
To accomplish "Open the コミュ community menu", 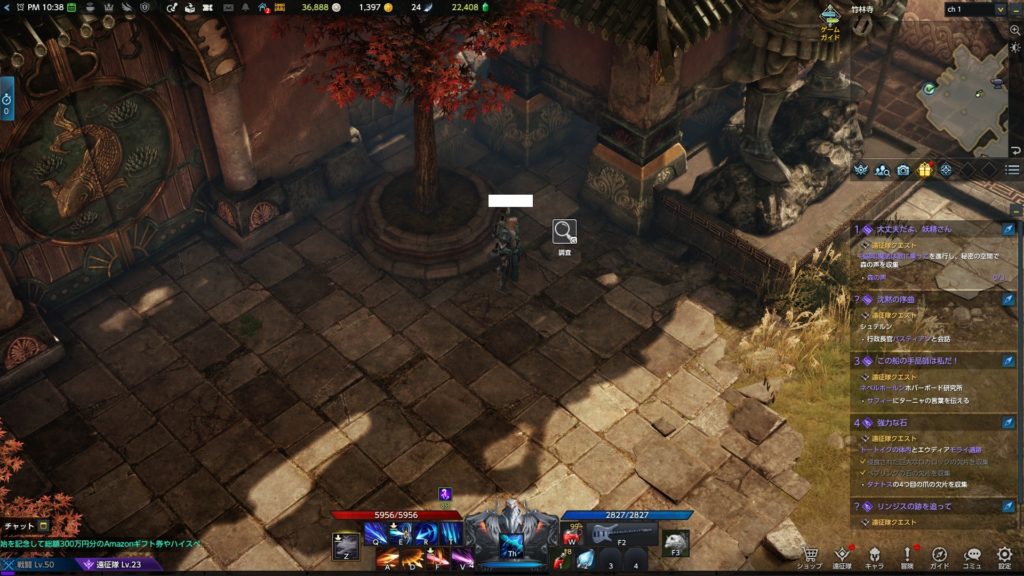I will 972,556.
